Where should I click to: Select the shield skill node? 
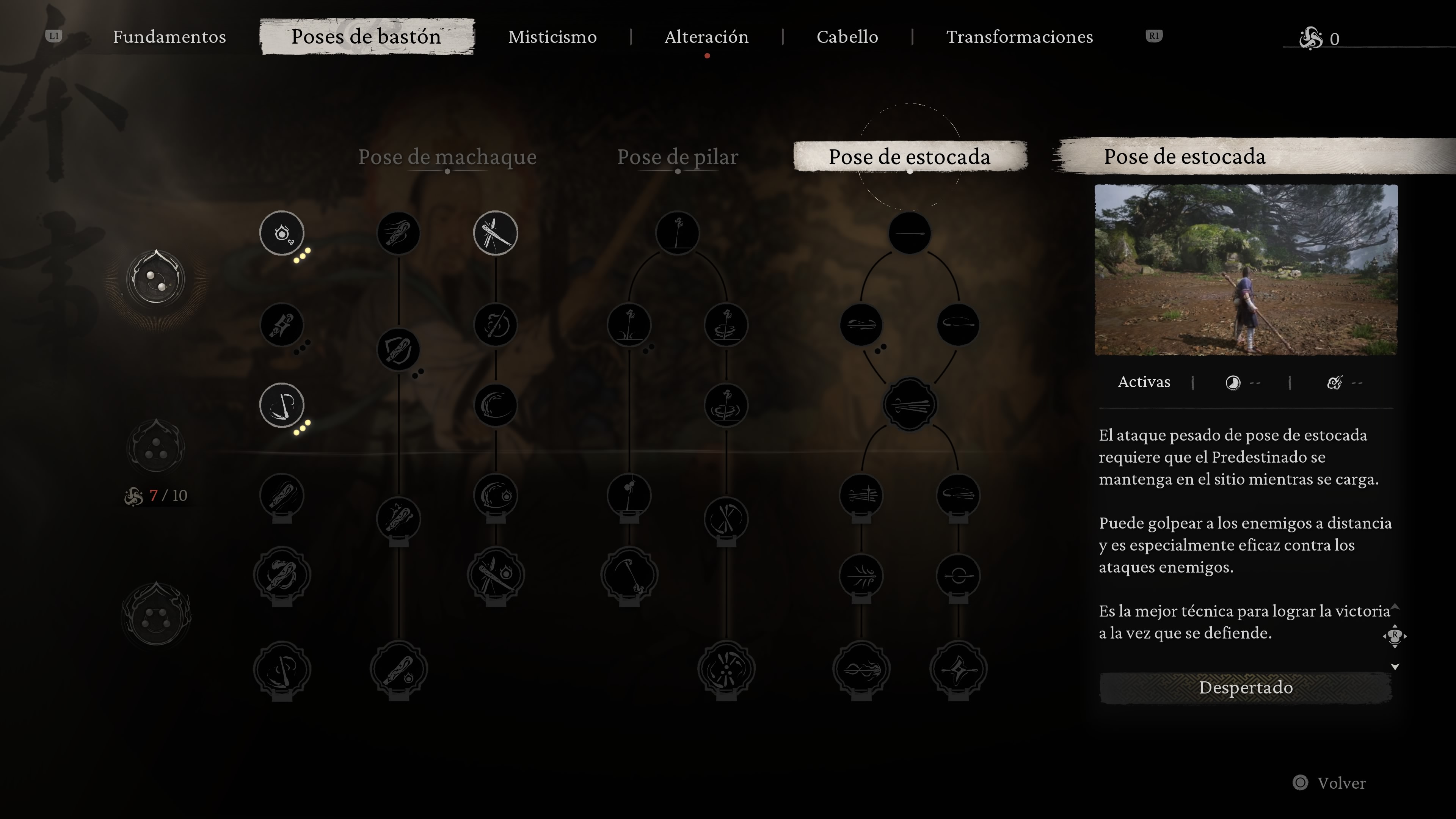point(399,350)
